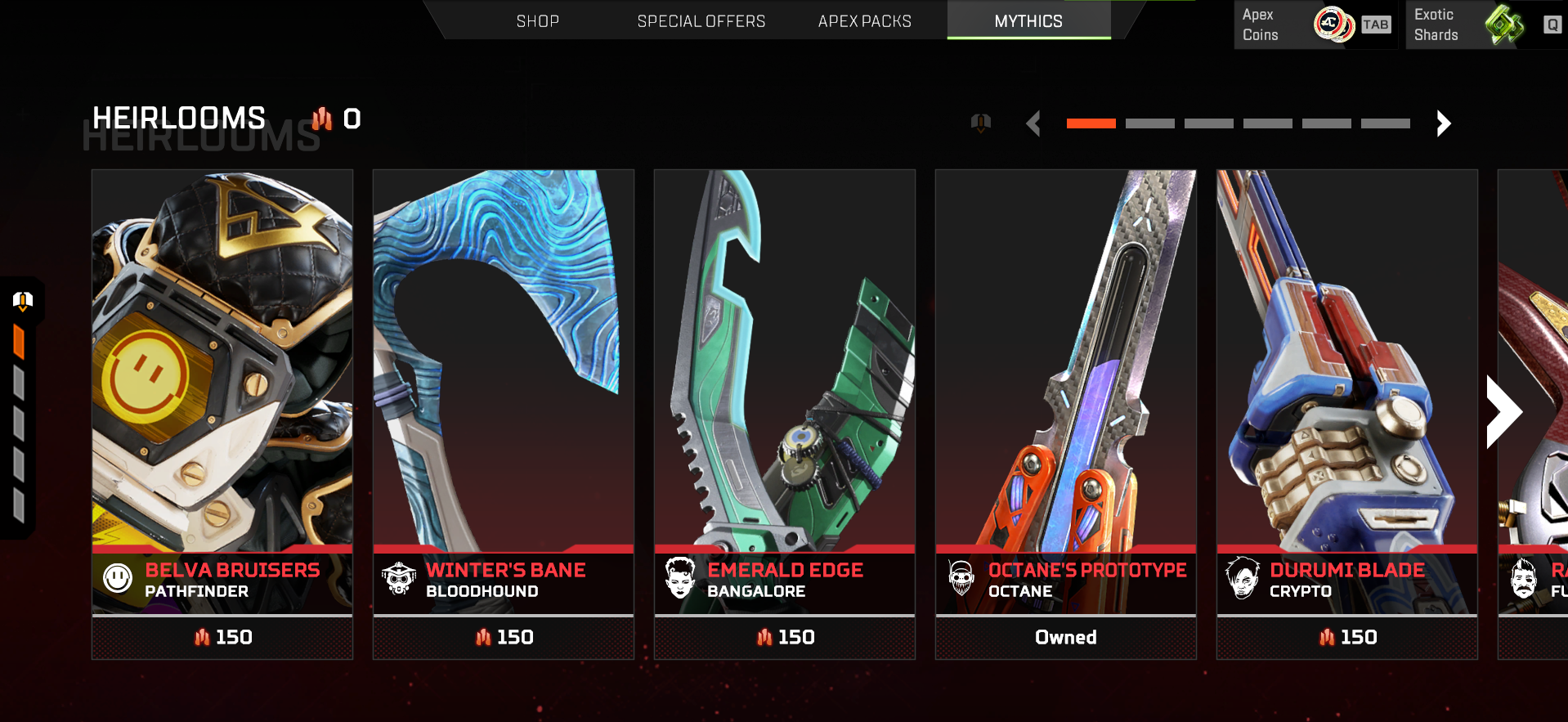Screen dimensions: 1568x722
Task: Click the right pagination arrow
Action: (x=1442, y=123)
